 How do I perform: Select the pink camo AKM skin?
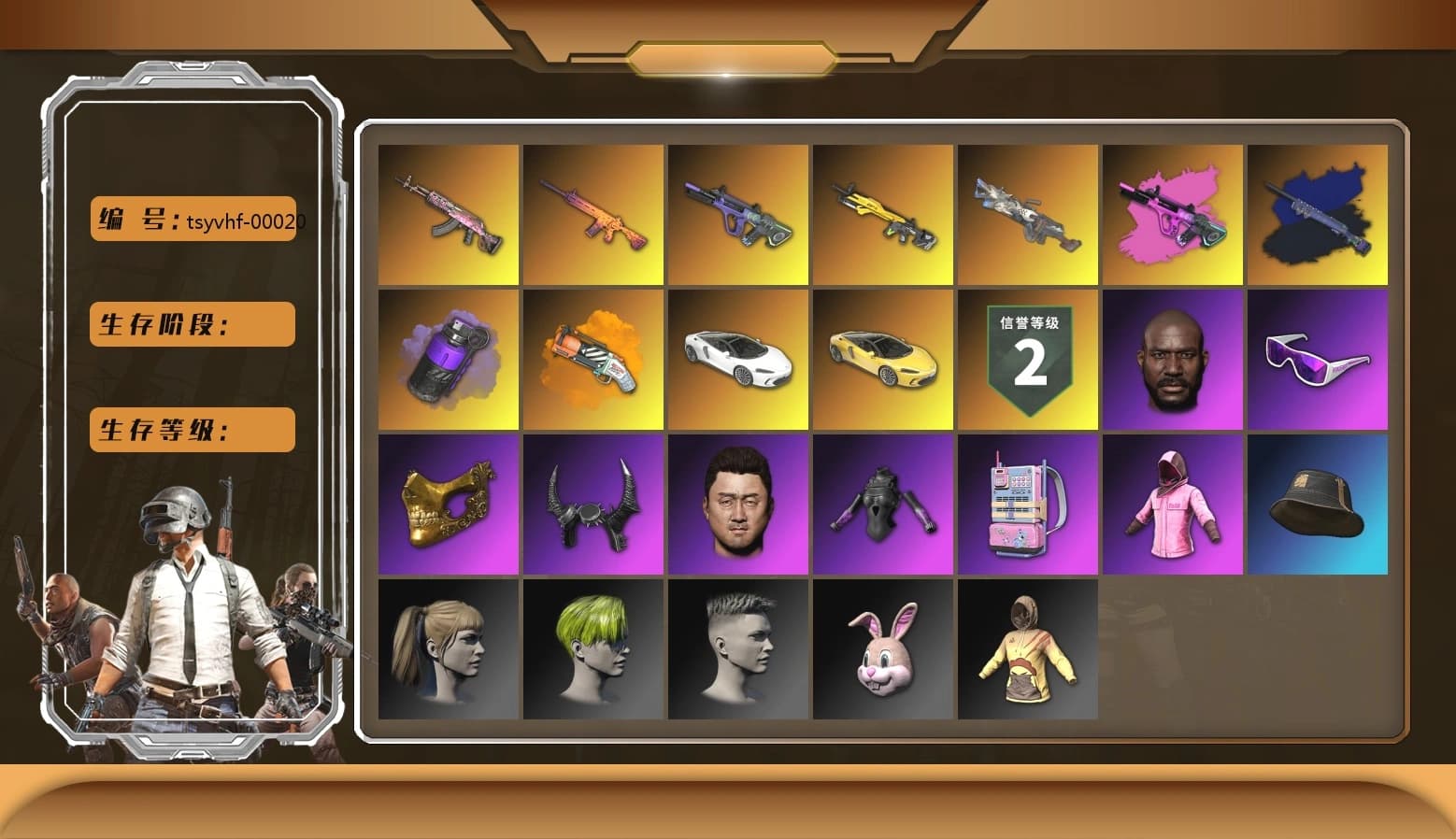pyautogui.click(x=447, y=214)
